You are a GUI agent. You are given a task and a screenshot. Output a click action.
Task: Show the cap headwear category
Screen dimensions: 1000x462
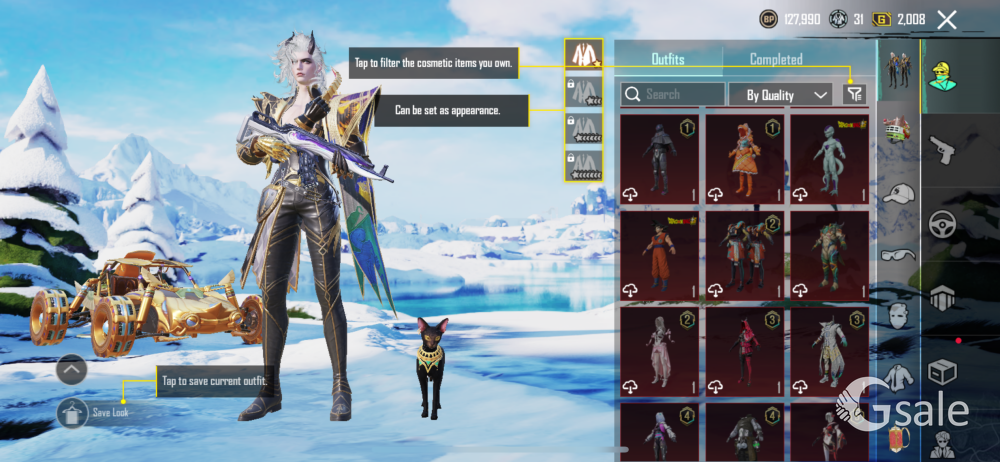point(899,194)
